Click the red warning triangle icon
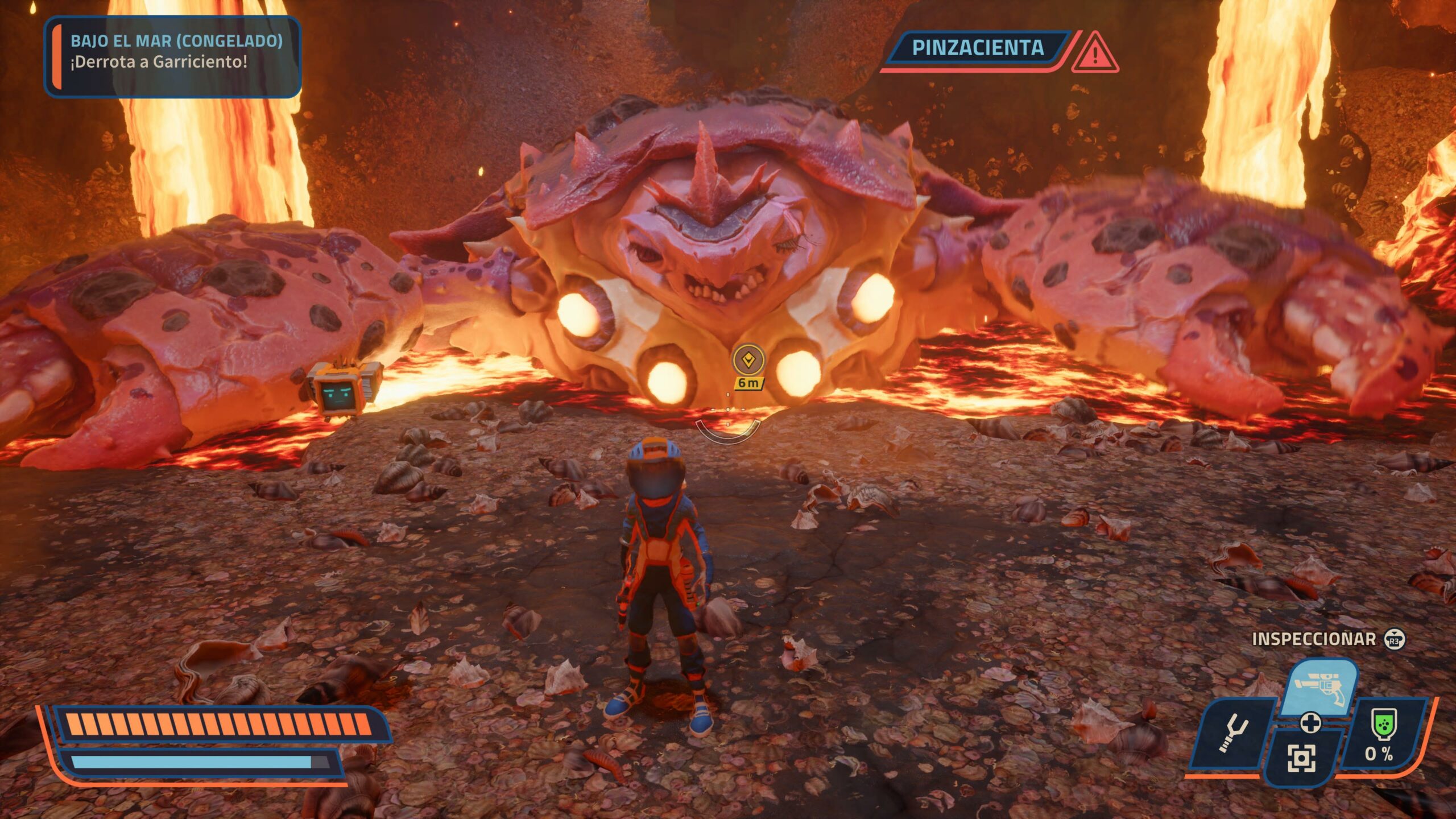Image resolution: width=1456 pixels, height=819 pixels. [x=1095, y=53]
